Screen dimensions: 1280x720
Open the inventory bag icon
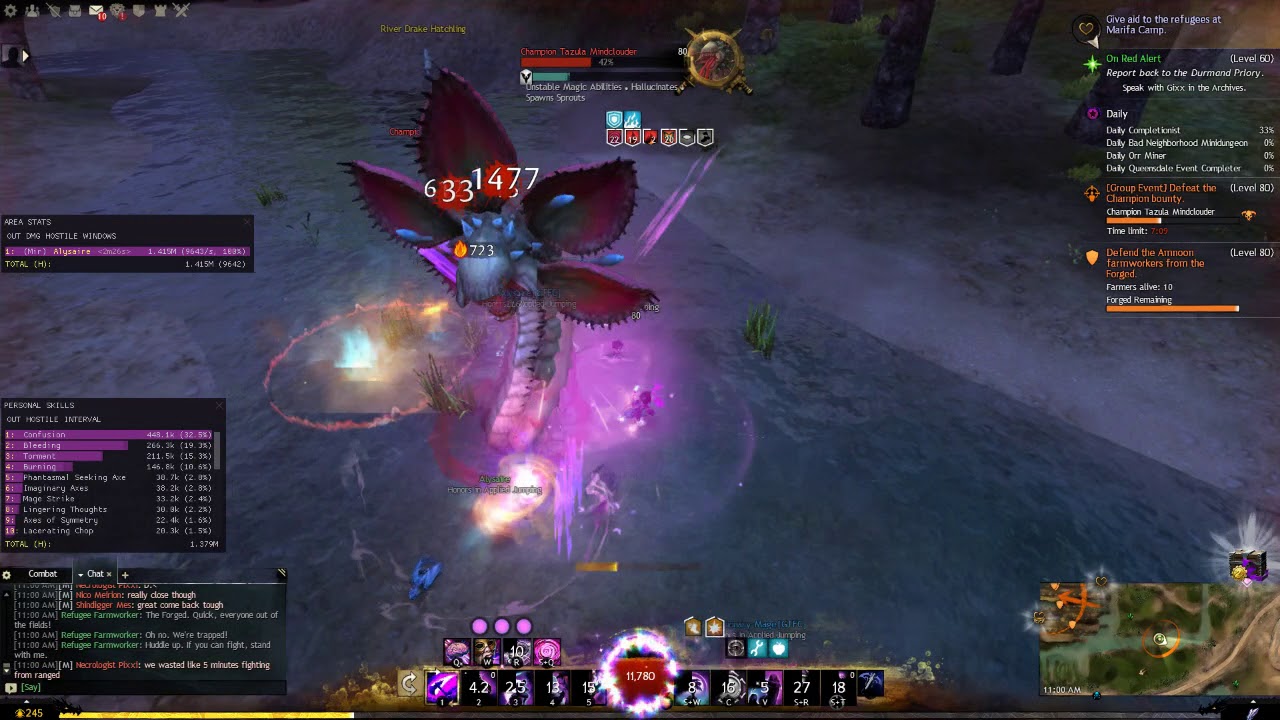pyautogui.click(x=75, y=11)
